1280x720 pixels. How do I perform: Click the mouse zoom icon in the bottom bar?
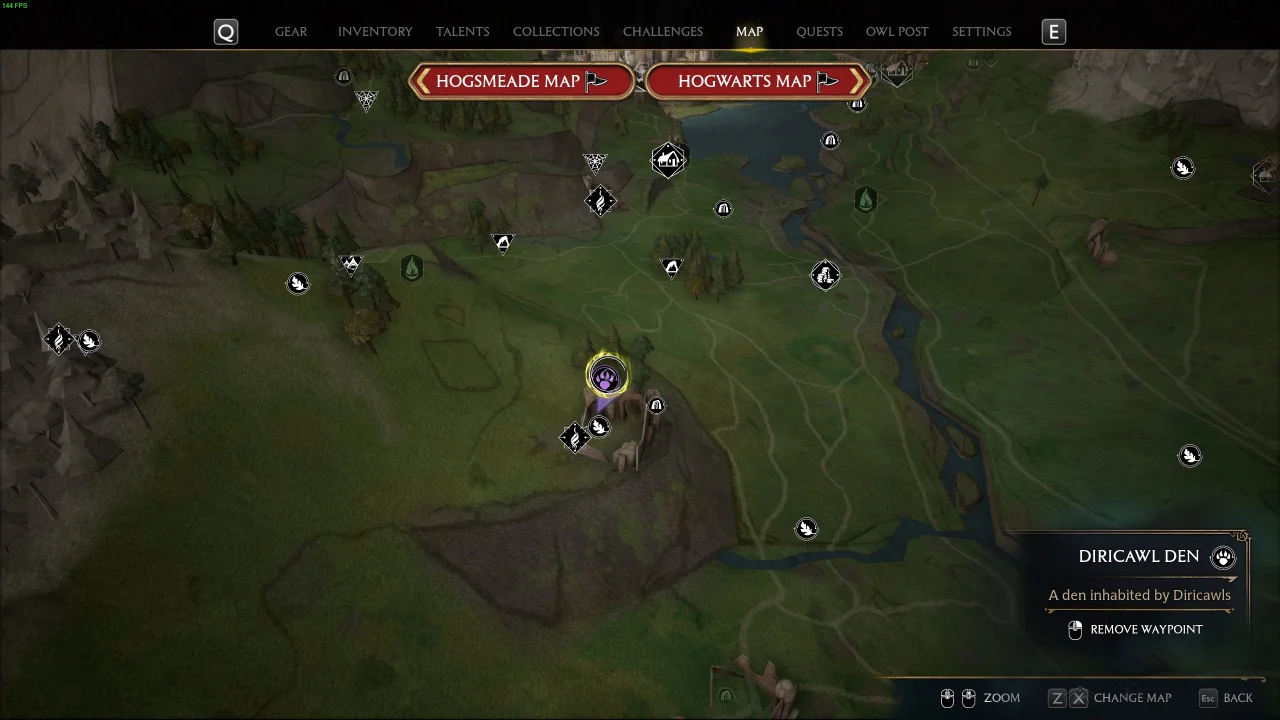[958, 697]
